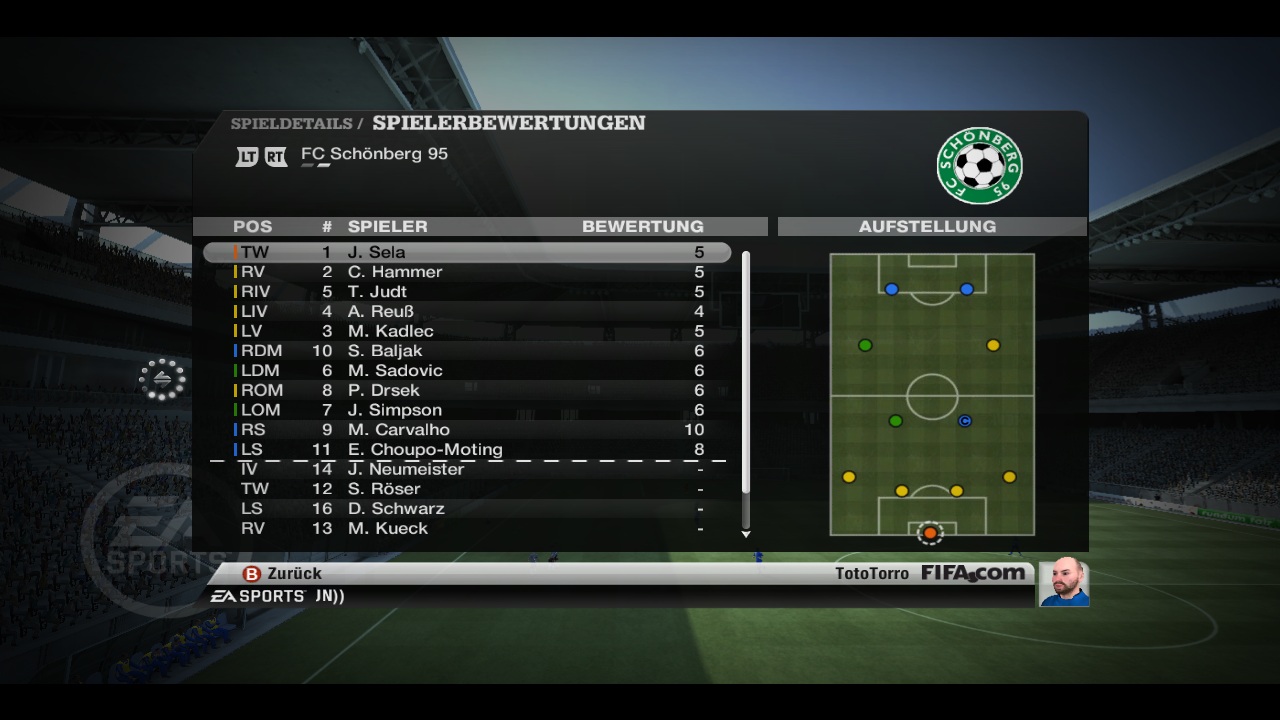Select E. Choupo-Moting's row
The image size is (1280, 720).
[x=467, y=450]
